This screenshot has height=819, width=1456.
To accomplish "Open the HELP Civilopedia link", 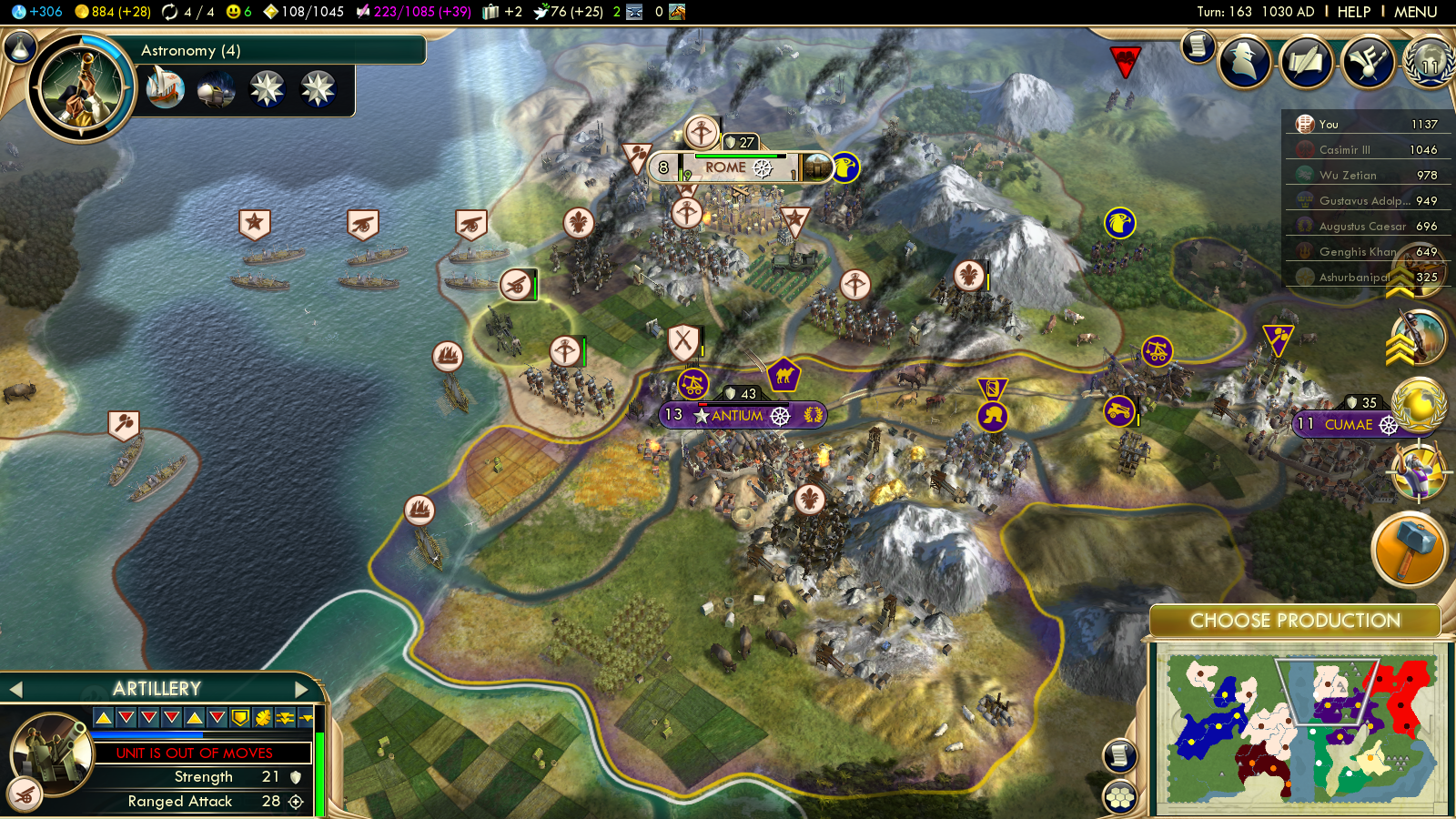I will coord(1353,12).
